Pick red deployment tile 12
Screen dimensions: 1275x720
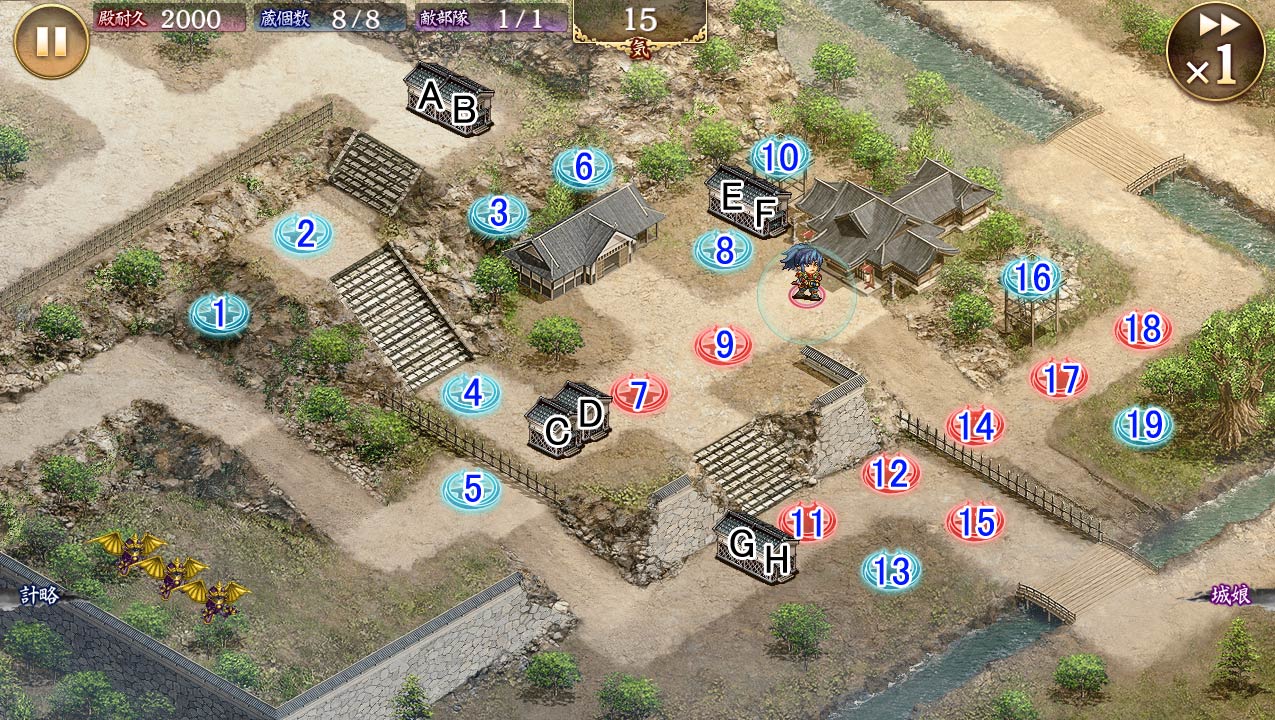(x=890, y=472)
